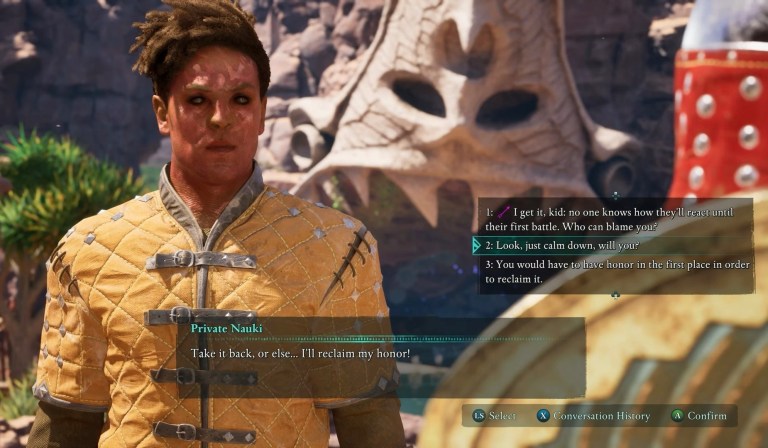Pick the reply about having honor first
This screenshot has height=448, width=768.
click(x=610, y=272)
